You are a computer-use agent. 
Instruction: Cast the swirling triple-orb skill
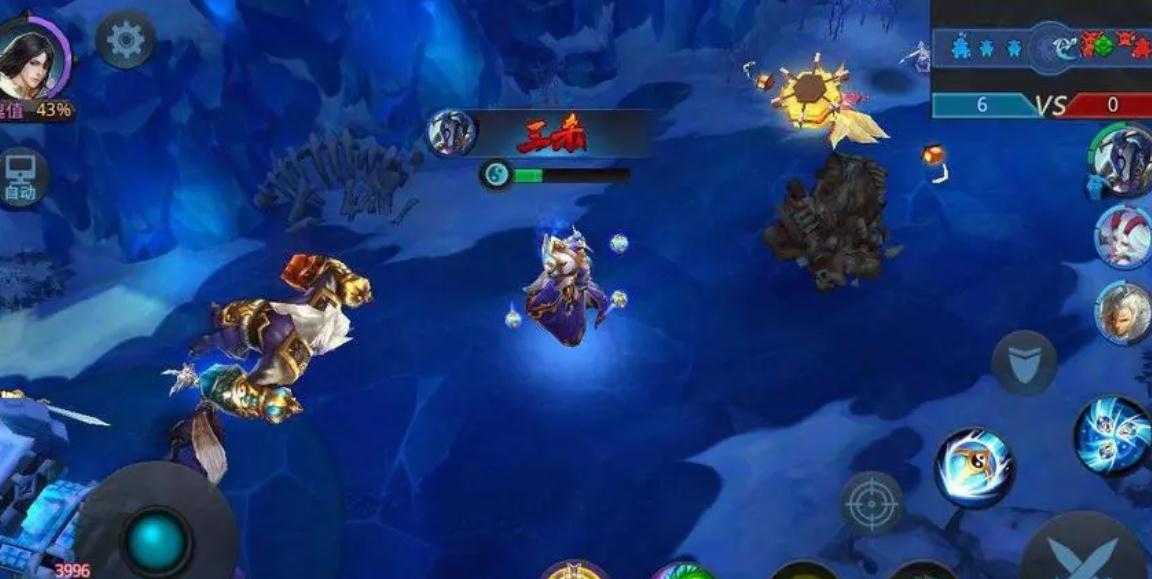point(1112,435)
